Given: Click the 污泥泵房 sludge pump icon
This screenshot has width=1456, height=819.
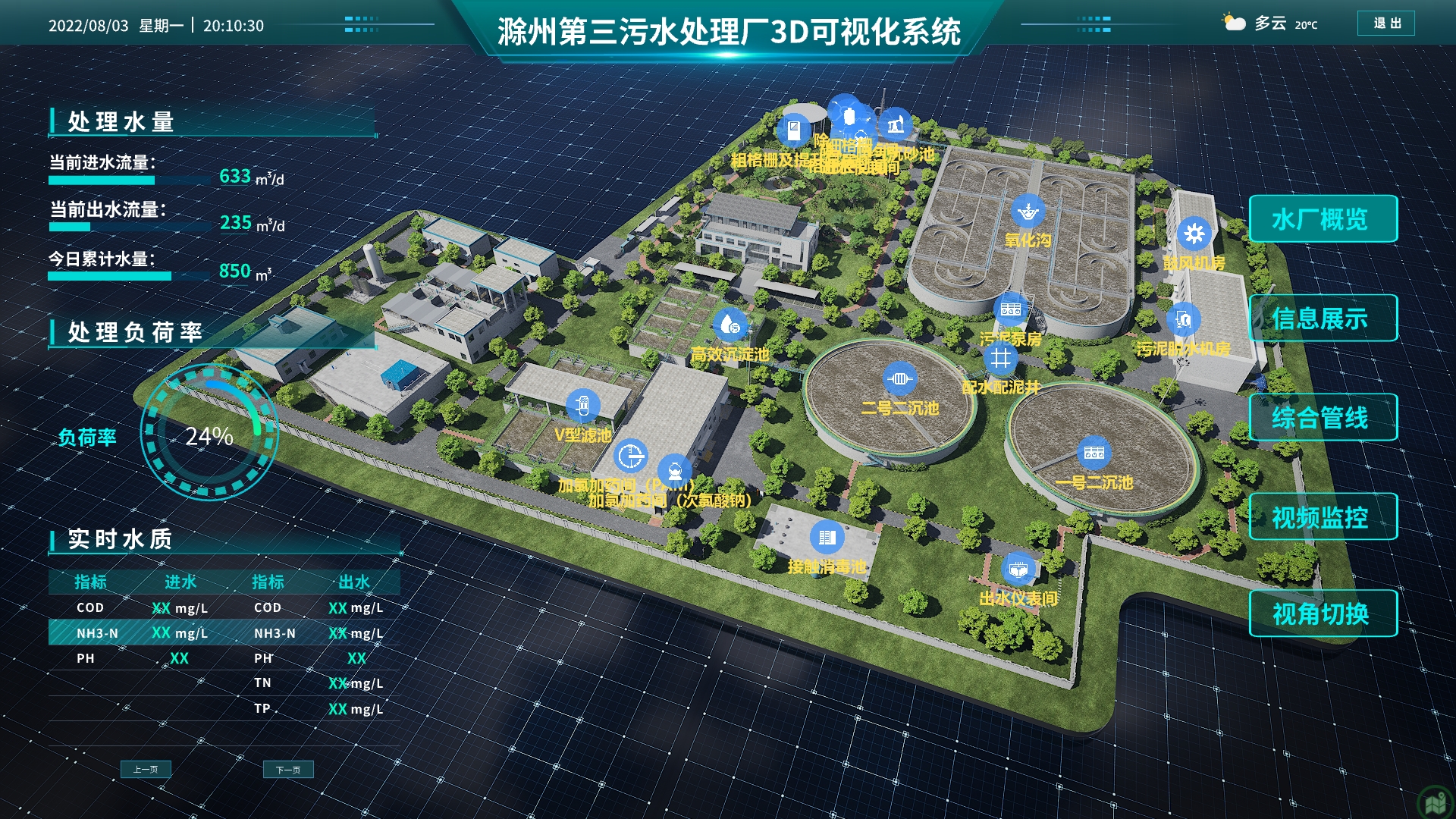Looking at the screenshot, I should click(1009, 308).
